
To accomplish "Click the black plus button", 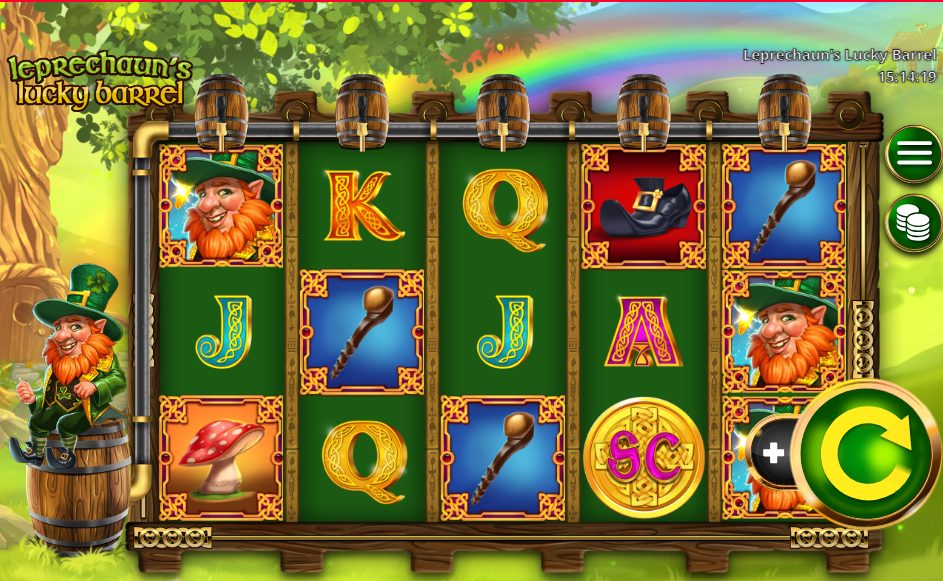I will click(x=772, y=453).
